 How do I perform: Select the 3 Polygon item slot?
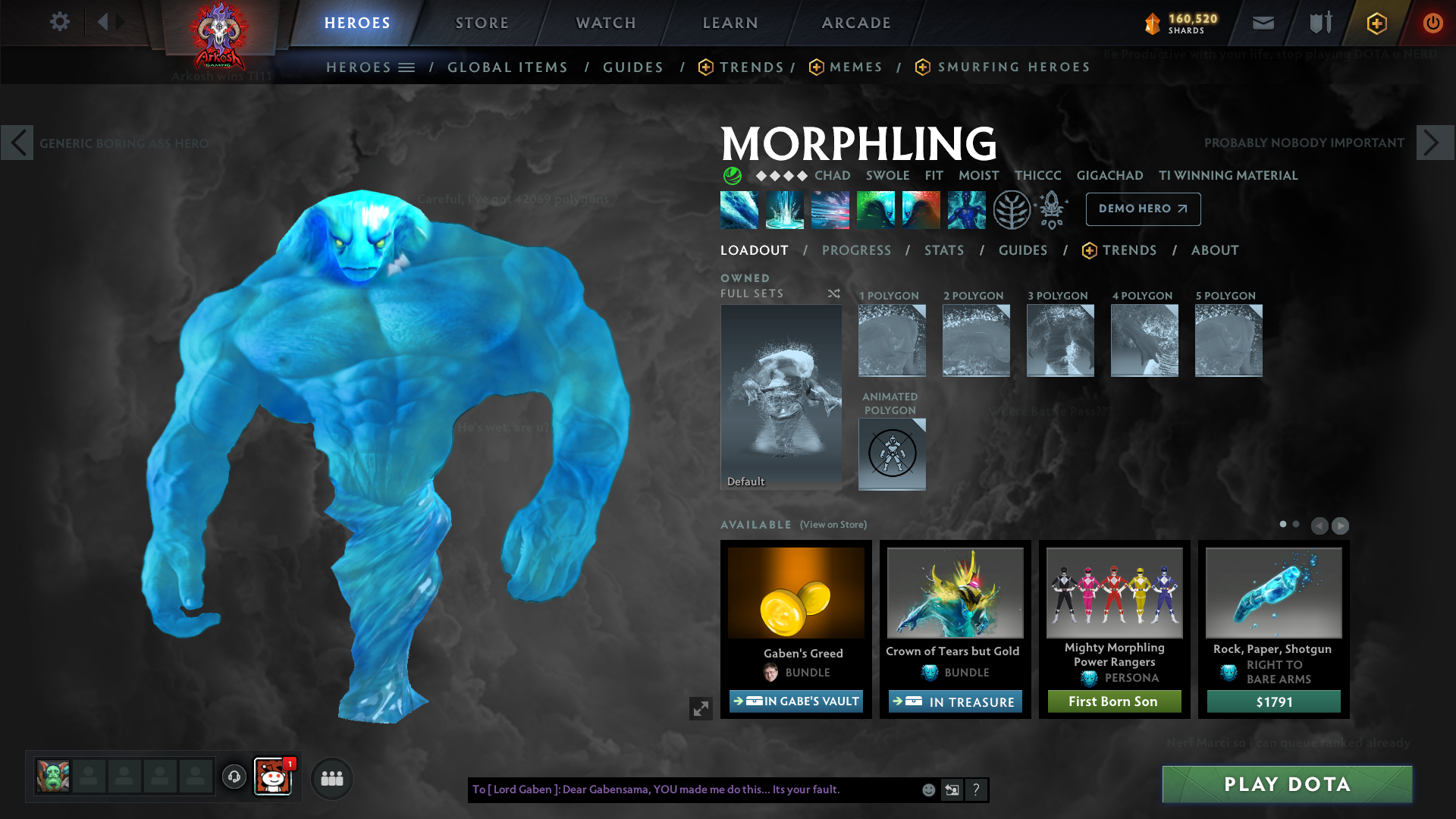tap(1060, 340)
